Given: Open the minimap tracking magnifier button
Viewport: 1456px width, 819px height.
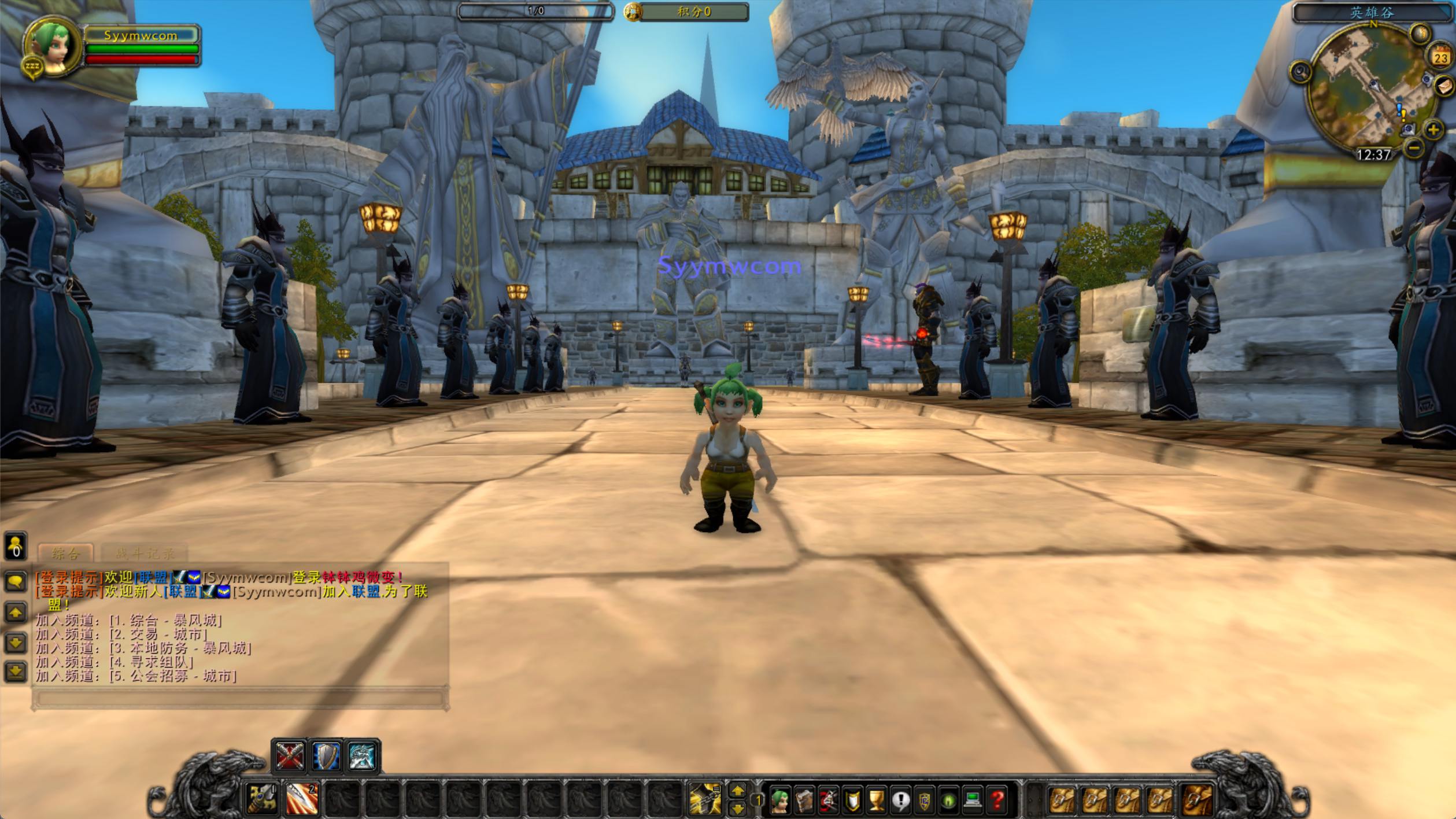Looking at the screenshot, I should point(1300,72).
